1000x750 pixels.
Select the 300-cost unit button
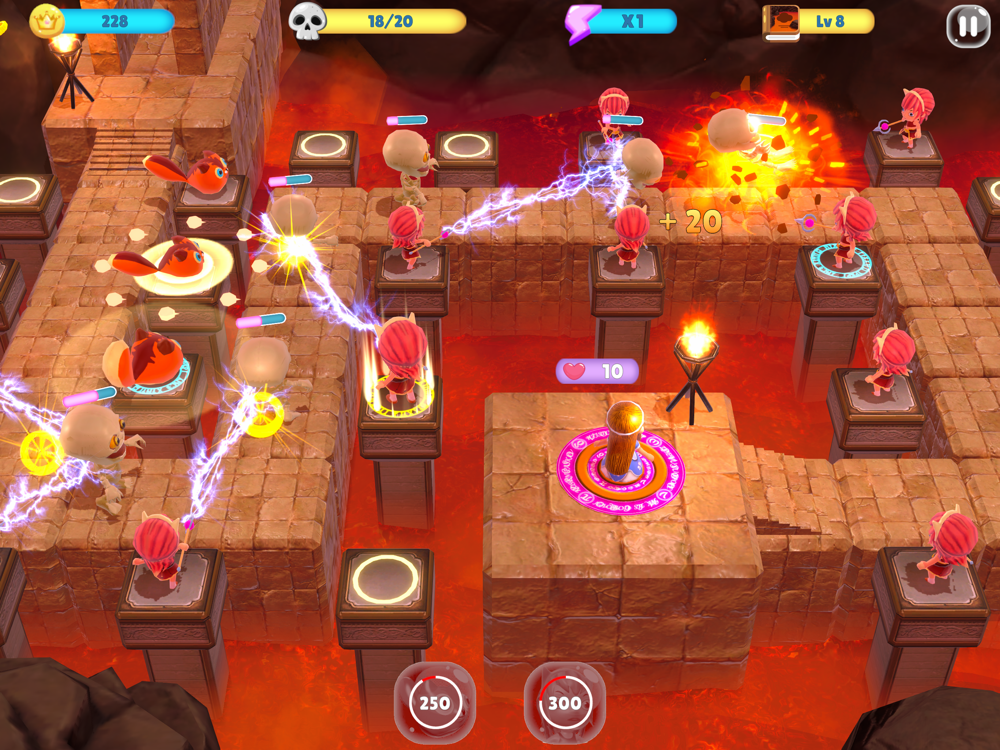tap(564, 703)
